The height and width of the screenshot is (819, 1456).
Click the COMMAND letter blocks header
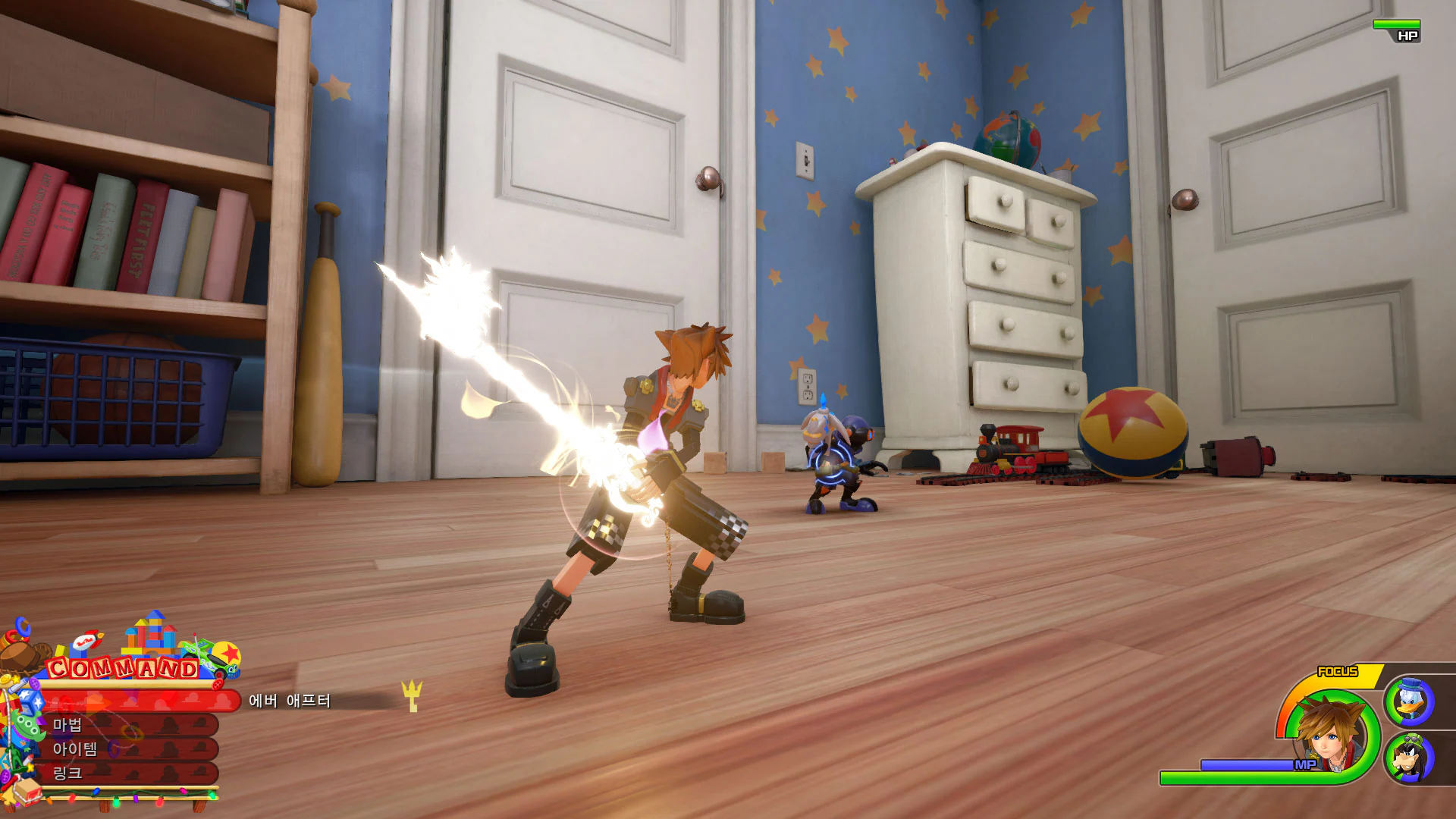pos(121,667)
